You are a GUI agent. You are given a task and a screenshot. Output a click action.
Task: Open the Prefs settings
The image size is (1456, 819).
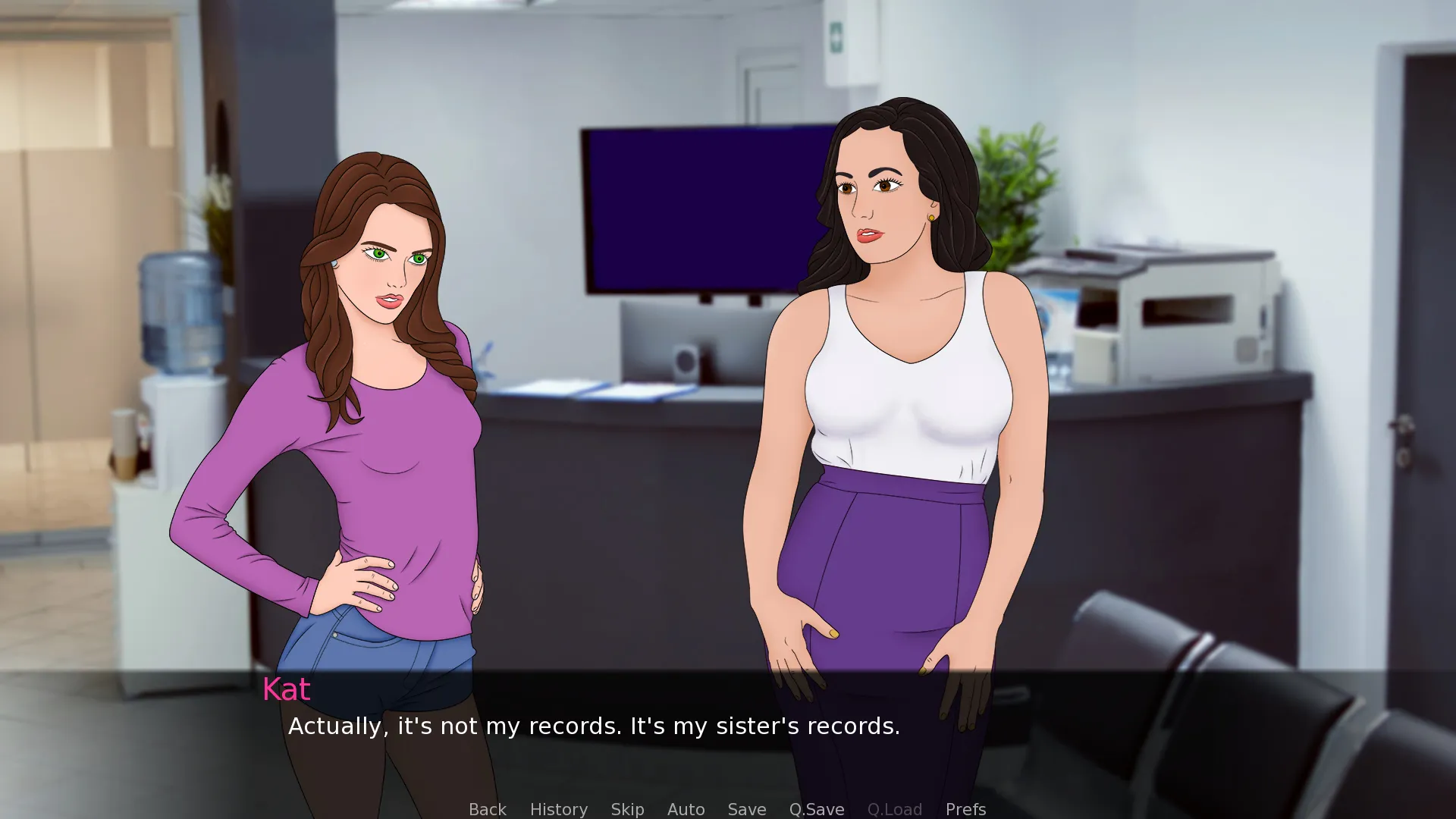(x=965, y=809)
